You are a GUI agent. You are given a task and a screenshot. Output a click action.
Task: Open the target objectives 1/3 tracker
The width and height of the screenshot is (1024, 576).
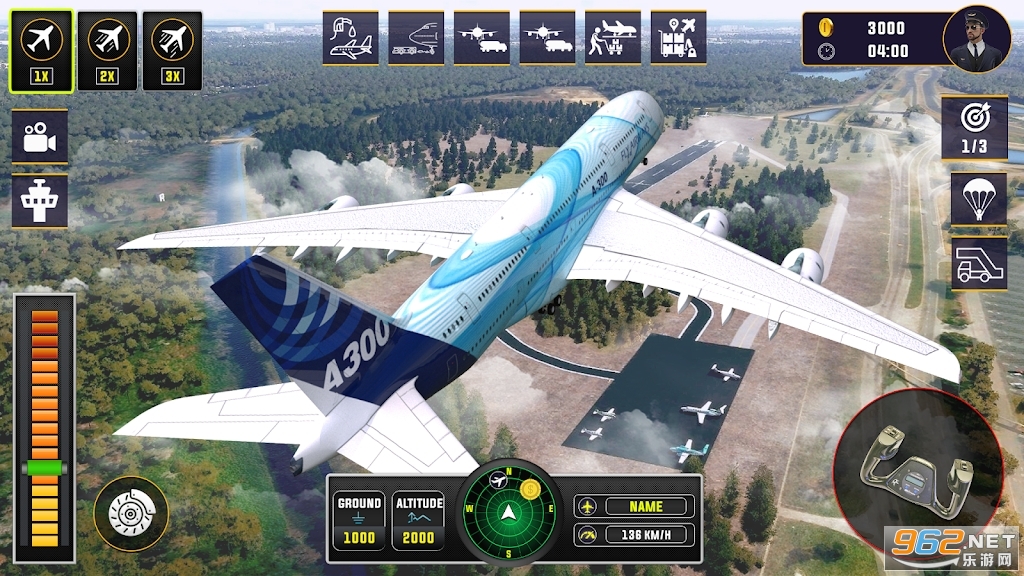973,127
